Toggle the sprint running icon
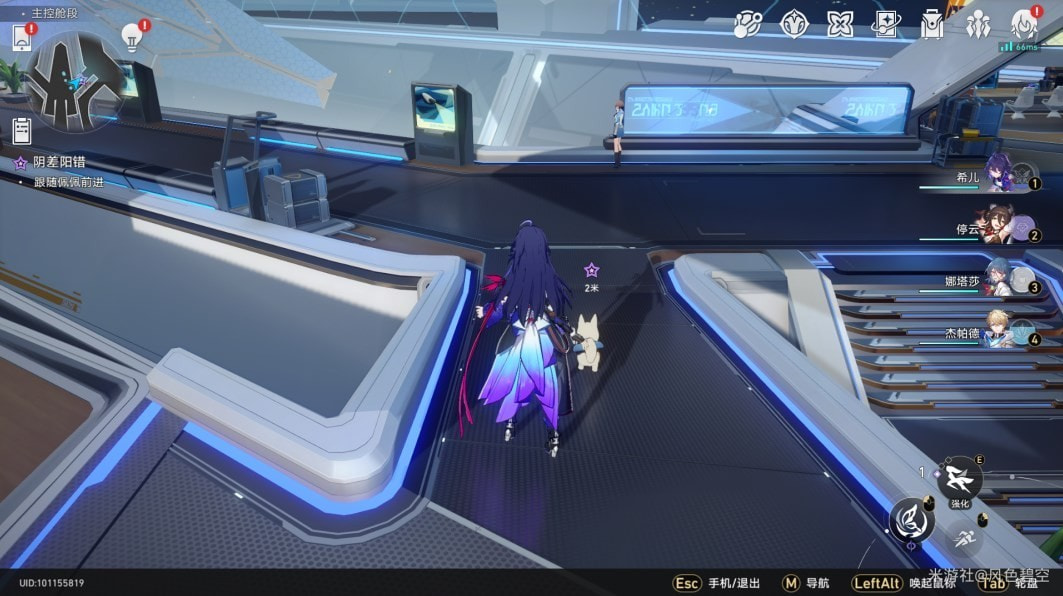The image size is (1063, 596). click(x=964, y=537)
